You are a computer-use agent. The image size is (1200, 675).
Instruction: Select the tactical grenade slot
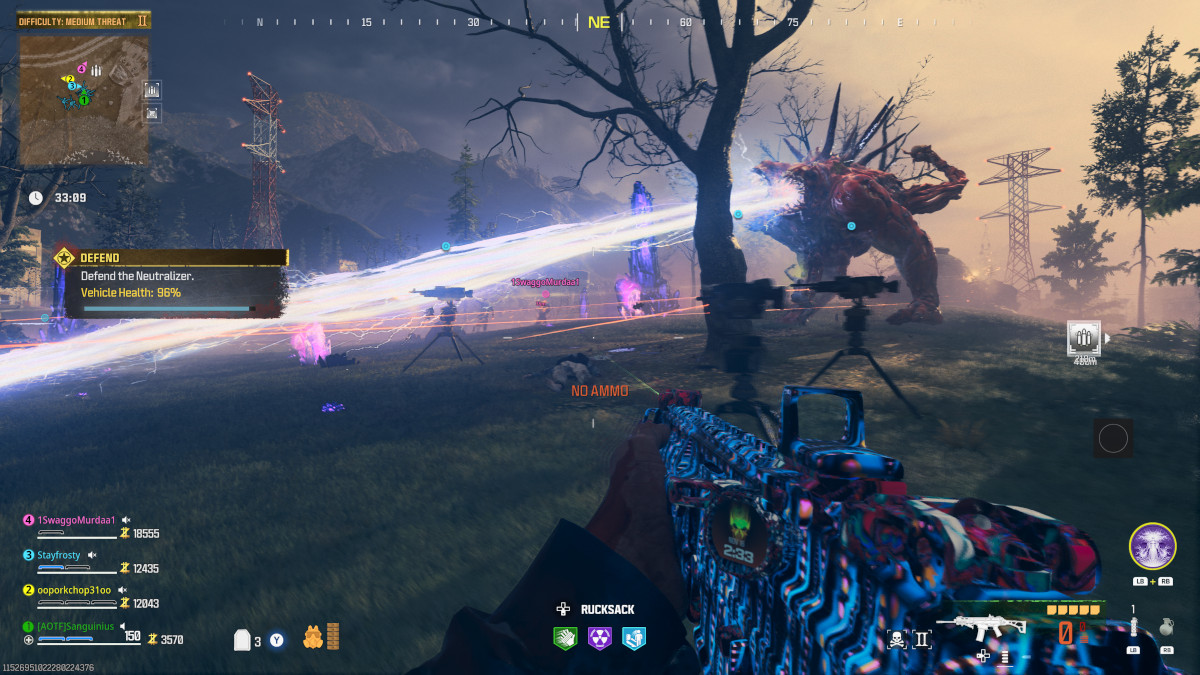(x=1133, y=629)
